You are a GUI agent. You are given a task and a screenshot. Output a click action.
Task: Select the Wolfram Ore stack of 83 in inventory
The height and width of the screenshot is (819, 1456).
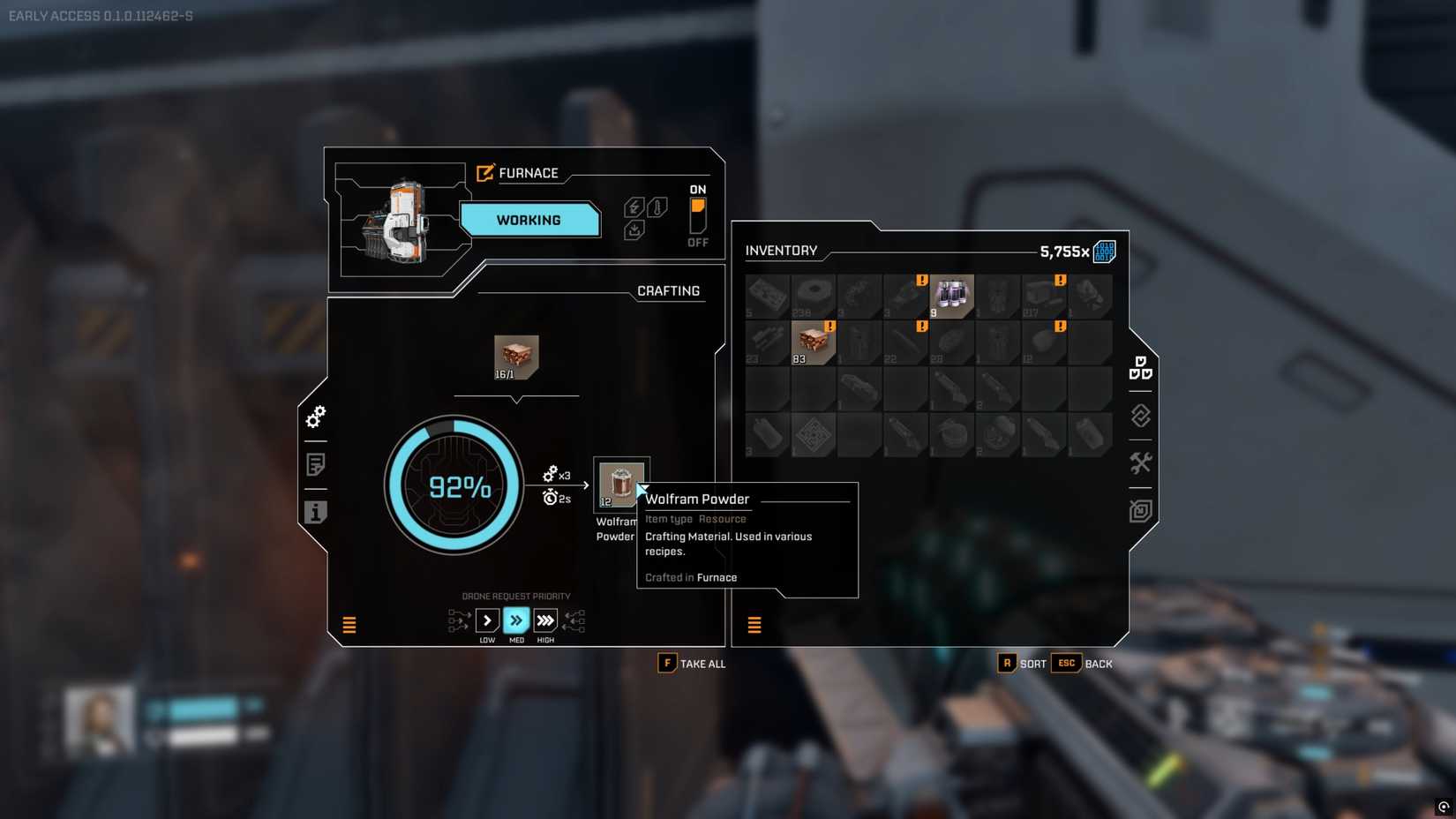click(x=813, y=342)
